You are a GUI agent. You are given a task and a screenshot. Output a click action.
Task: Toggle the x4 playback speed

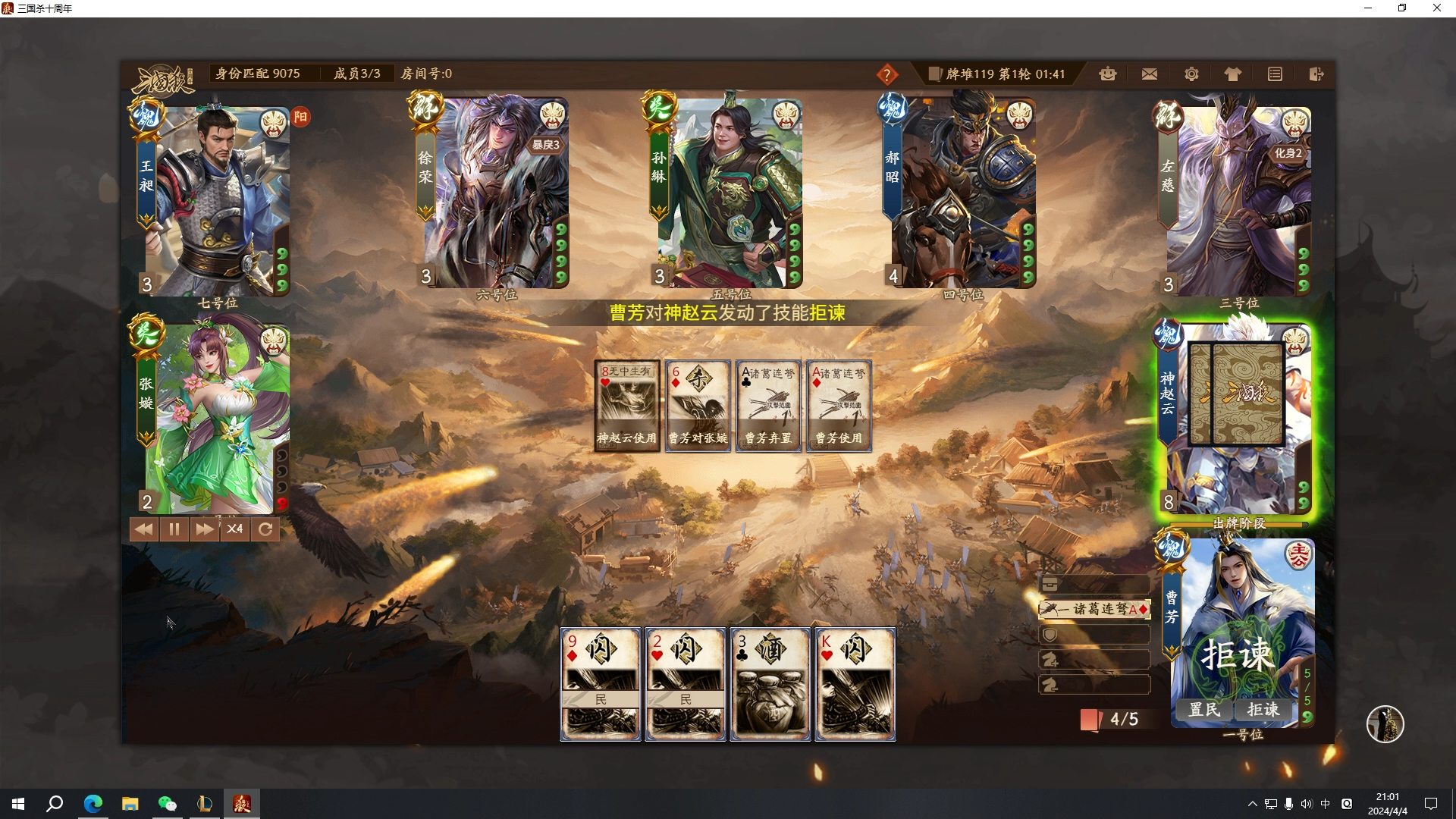point(234,529)
